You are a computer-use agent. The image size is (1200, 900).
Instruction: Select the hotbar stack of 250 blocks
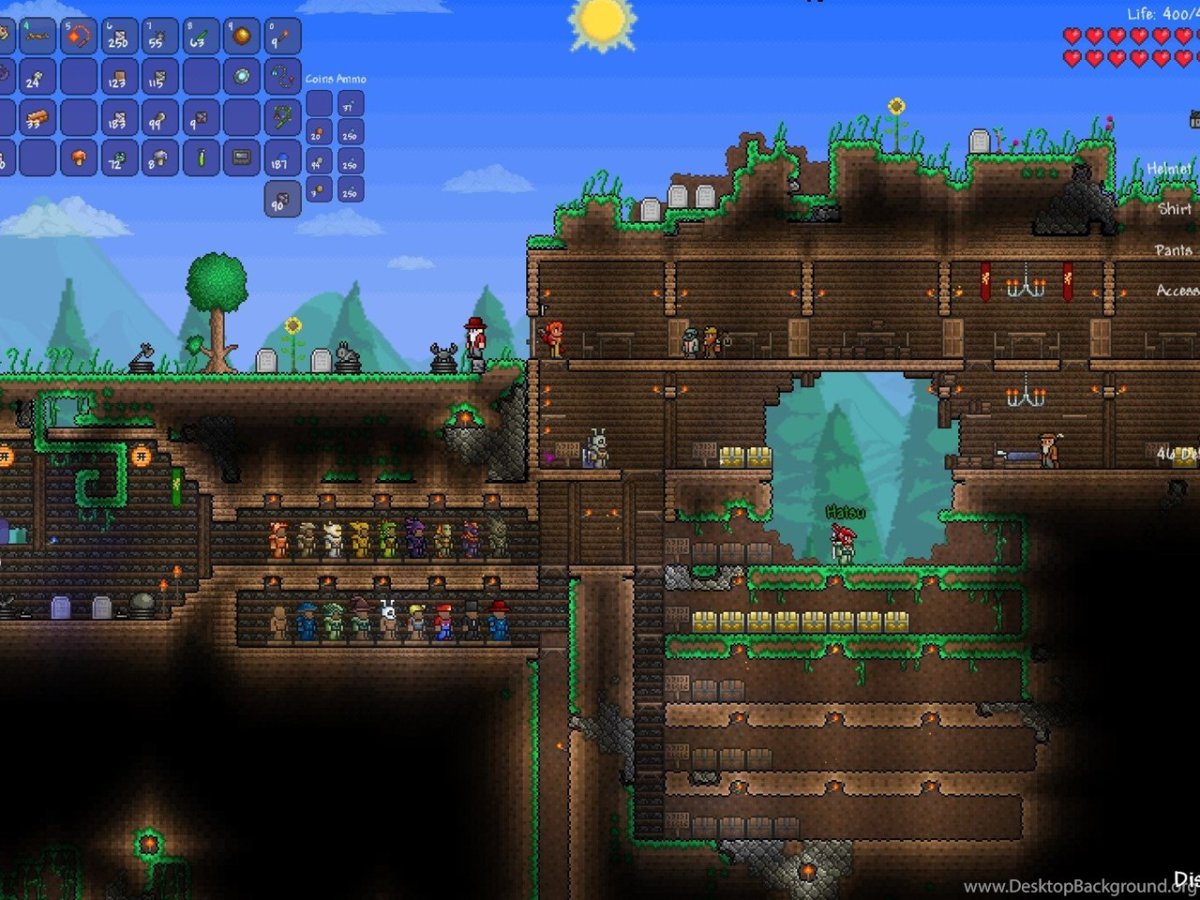pyautogui.click(x=120, y=36)
